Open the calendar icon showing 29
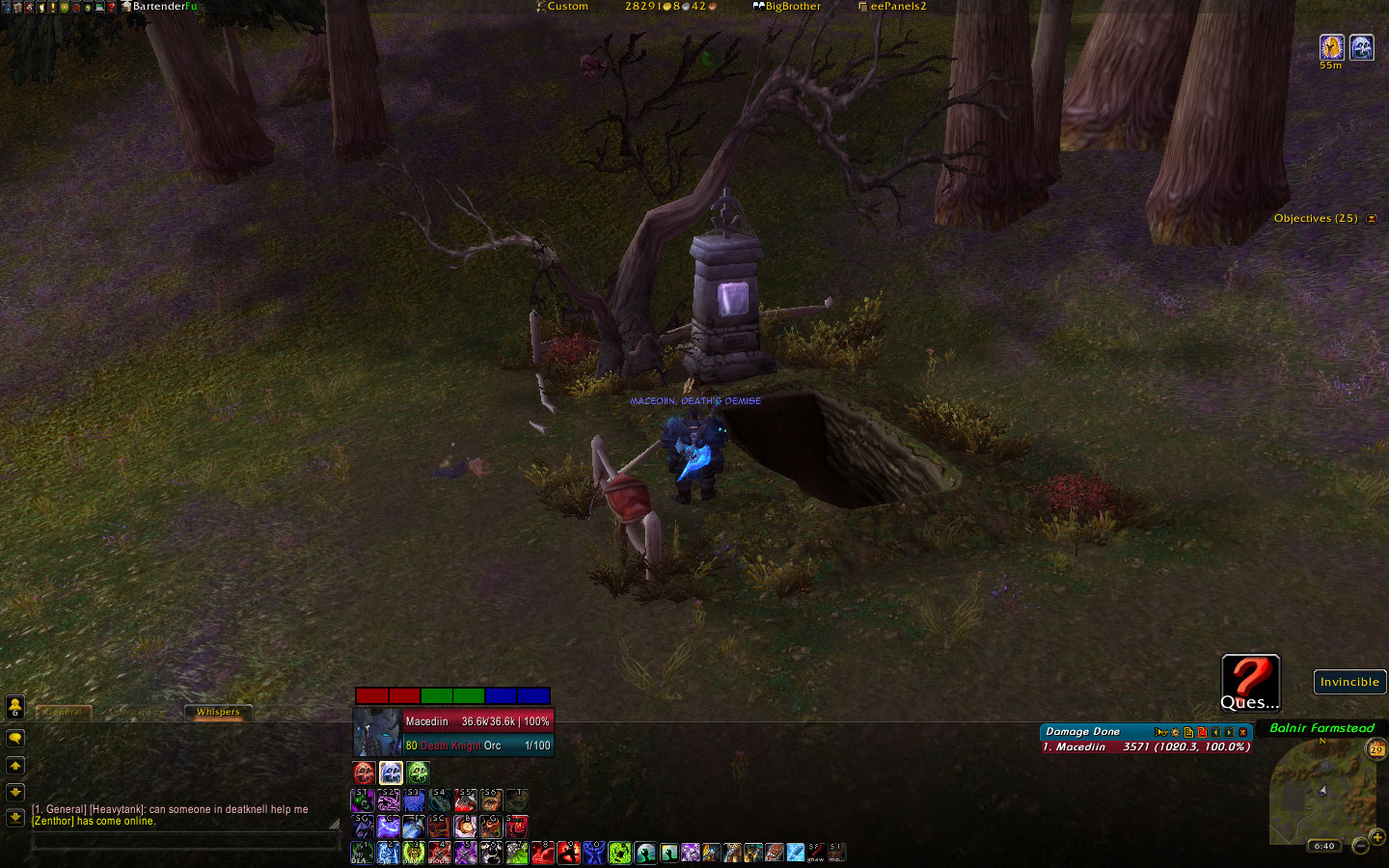This screenshot has height=868, width=1389. pyautogui.click(x=1376, y=749)
